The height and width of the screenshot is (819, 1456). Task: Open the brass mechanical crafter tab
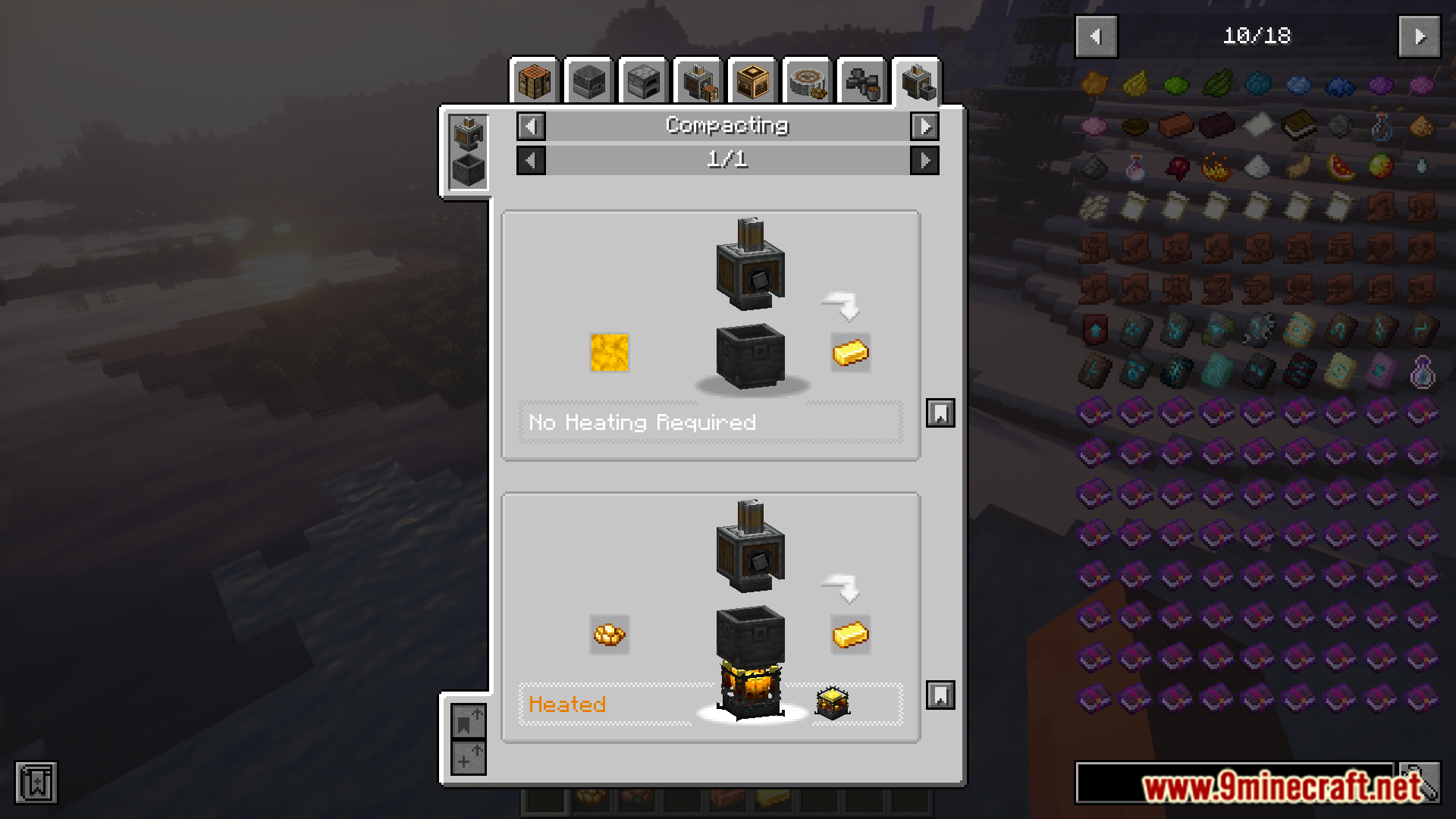pyautogui.click(x=752, y=82)
